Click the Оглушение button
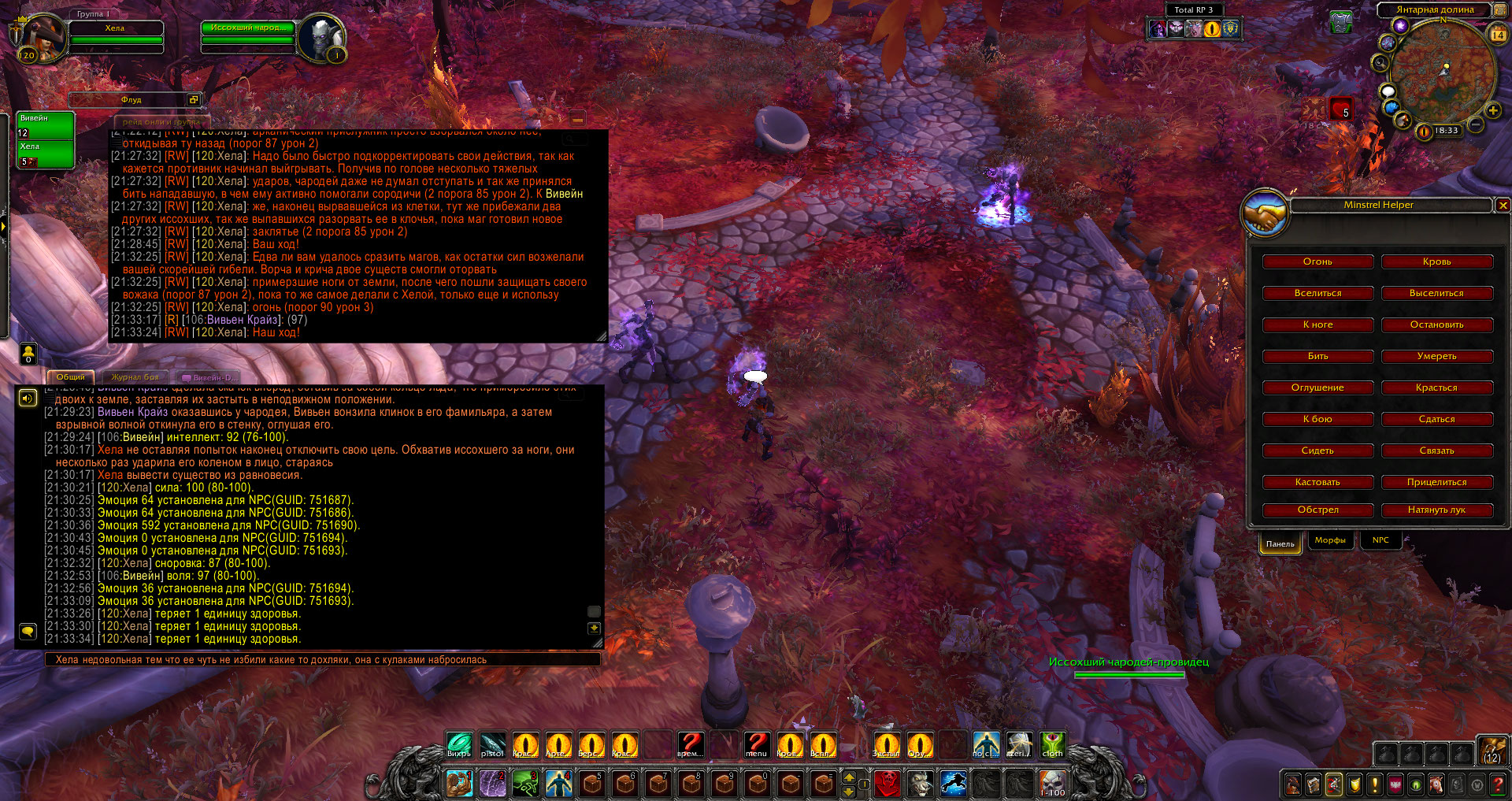The image size is (1512, 801). pos(1317,388)
